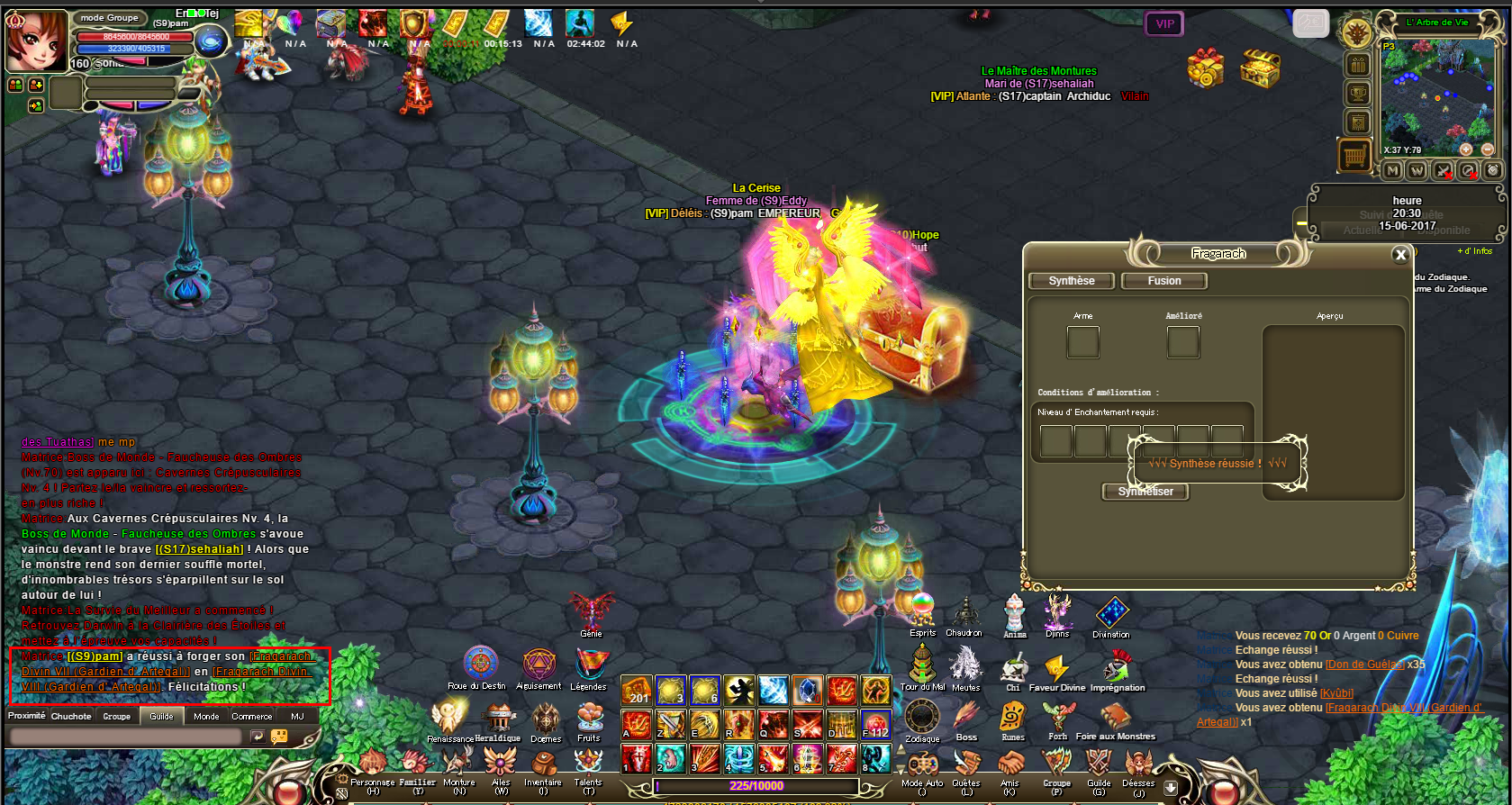Launch the Roue du Destin

click(x=480, y=665)
